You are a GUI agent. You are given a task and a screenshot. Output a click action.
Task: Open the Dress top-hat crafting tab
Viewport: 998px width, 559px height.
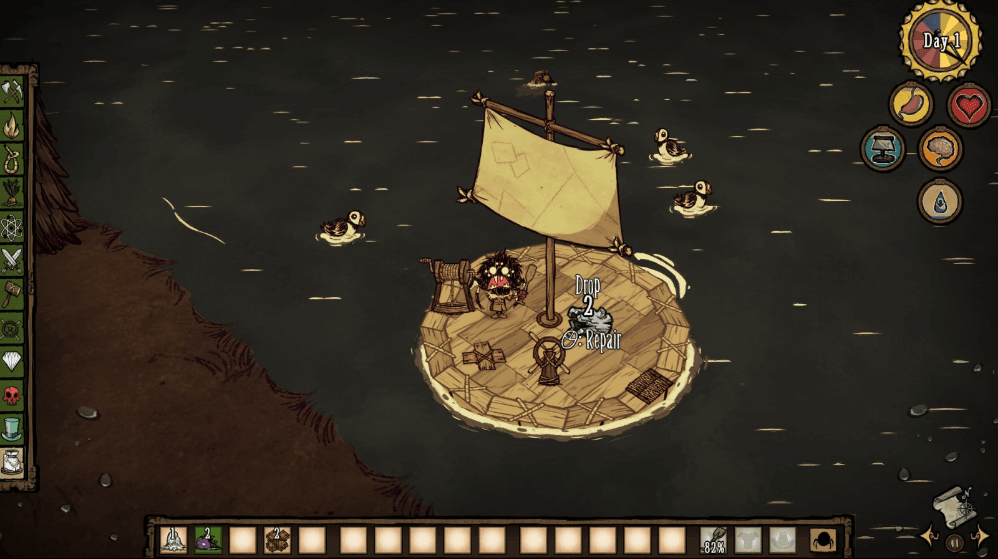click(12, 428)
